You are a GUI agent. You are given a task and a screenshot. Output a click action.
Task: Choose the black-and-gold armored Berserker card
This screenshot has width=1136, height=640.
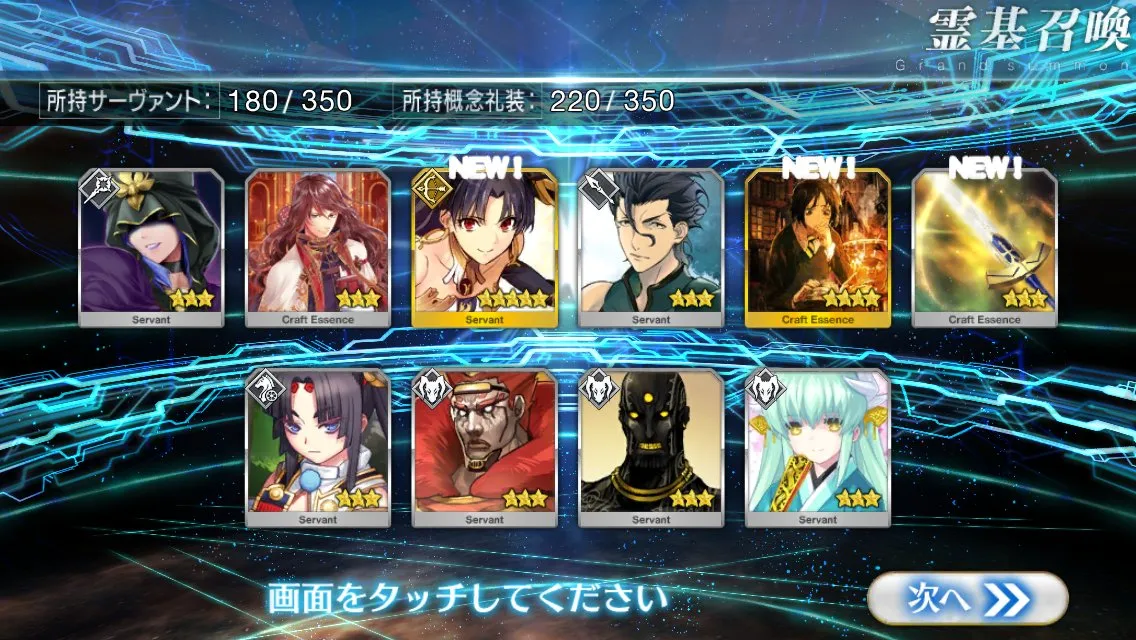(x=651, y=448)
